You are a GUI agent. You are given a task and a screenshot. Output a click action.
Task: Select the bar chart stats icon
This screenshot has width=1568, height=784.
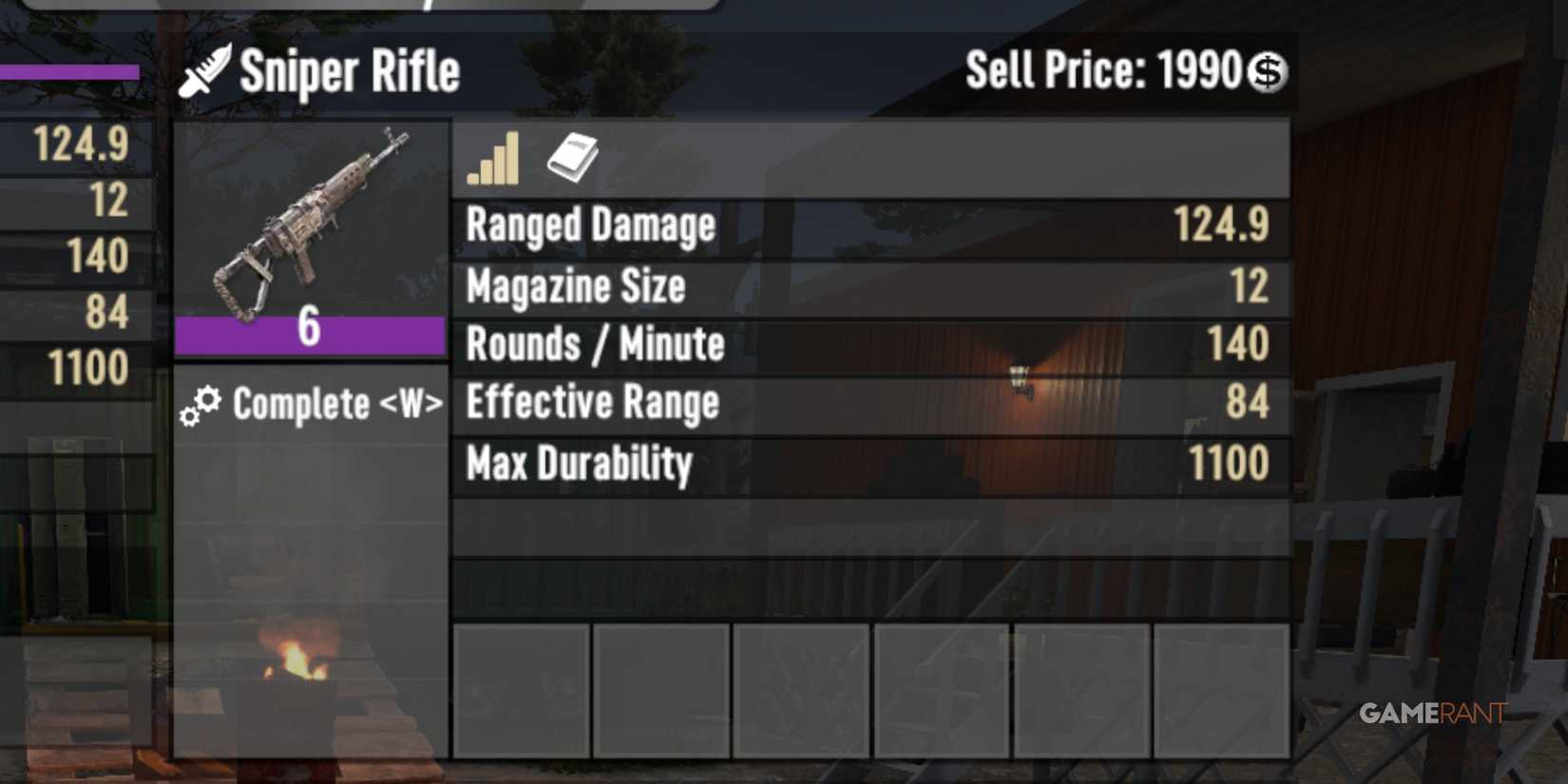[492, 160]
